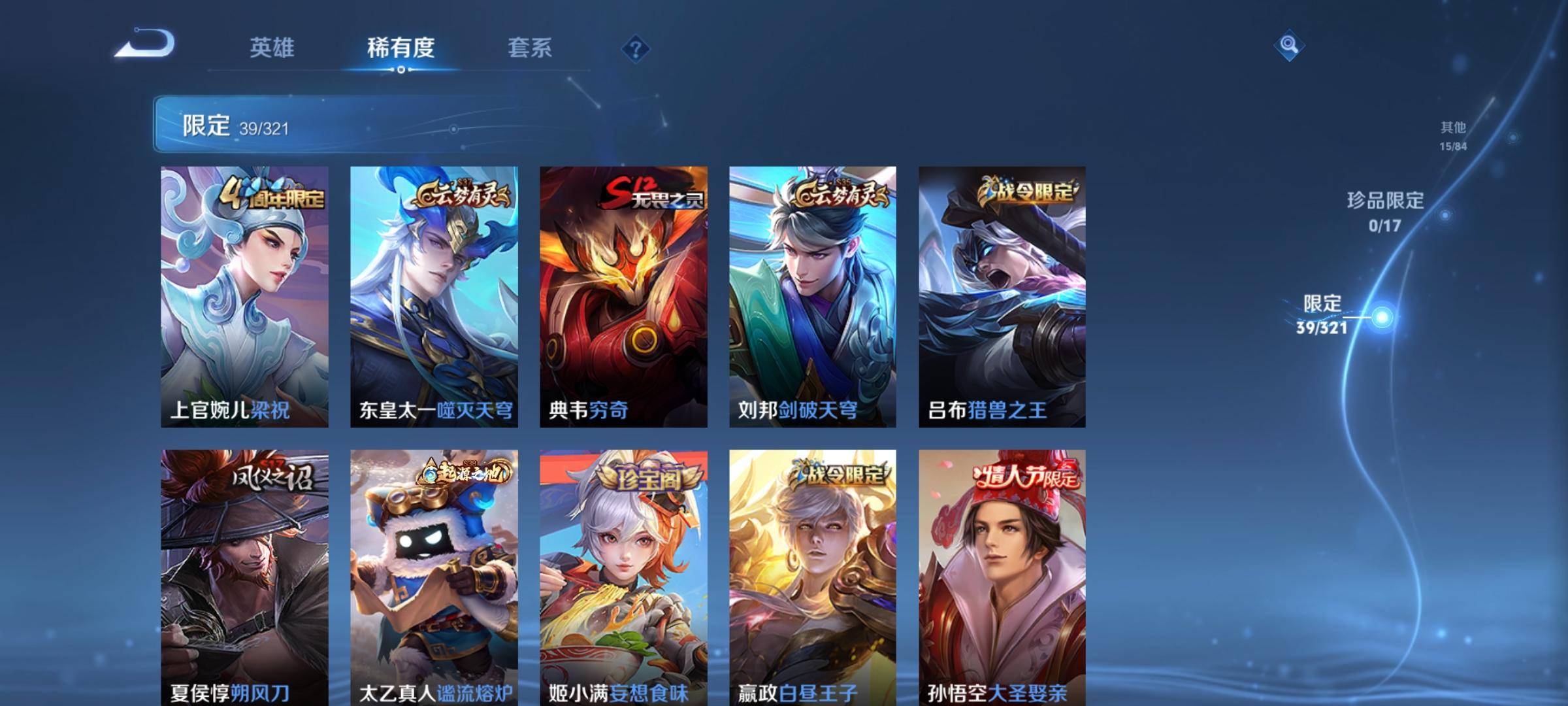Select the 刘邦 剑破天穹 skin
This screenshot has width=1568, height=706.
[813, 297]
